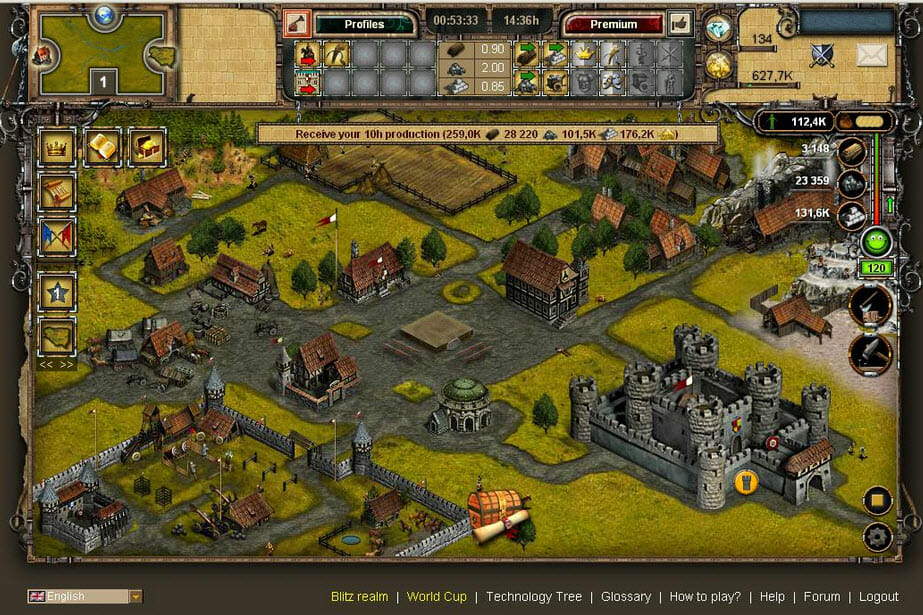Open the Glossary link
The height and width of the screenshot is (615, 923).
(625, 597)
